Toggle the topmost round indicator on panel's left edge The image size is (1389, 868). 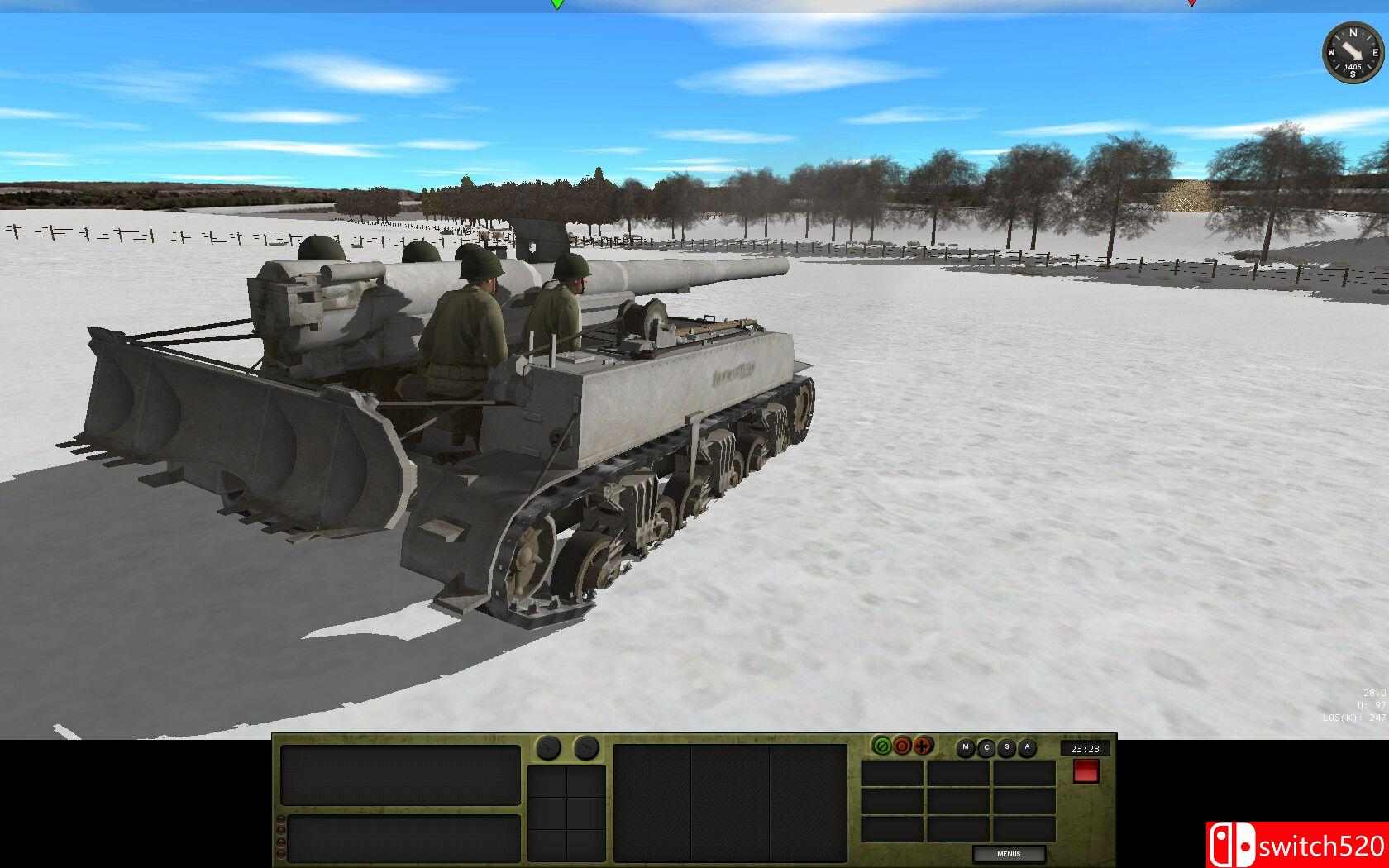coord(281,818)
